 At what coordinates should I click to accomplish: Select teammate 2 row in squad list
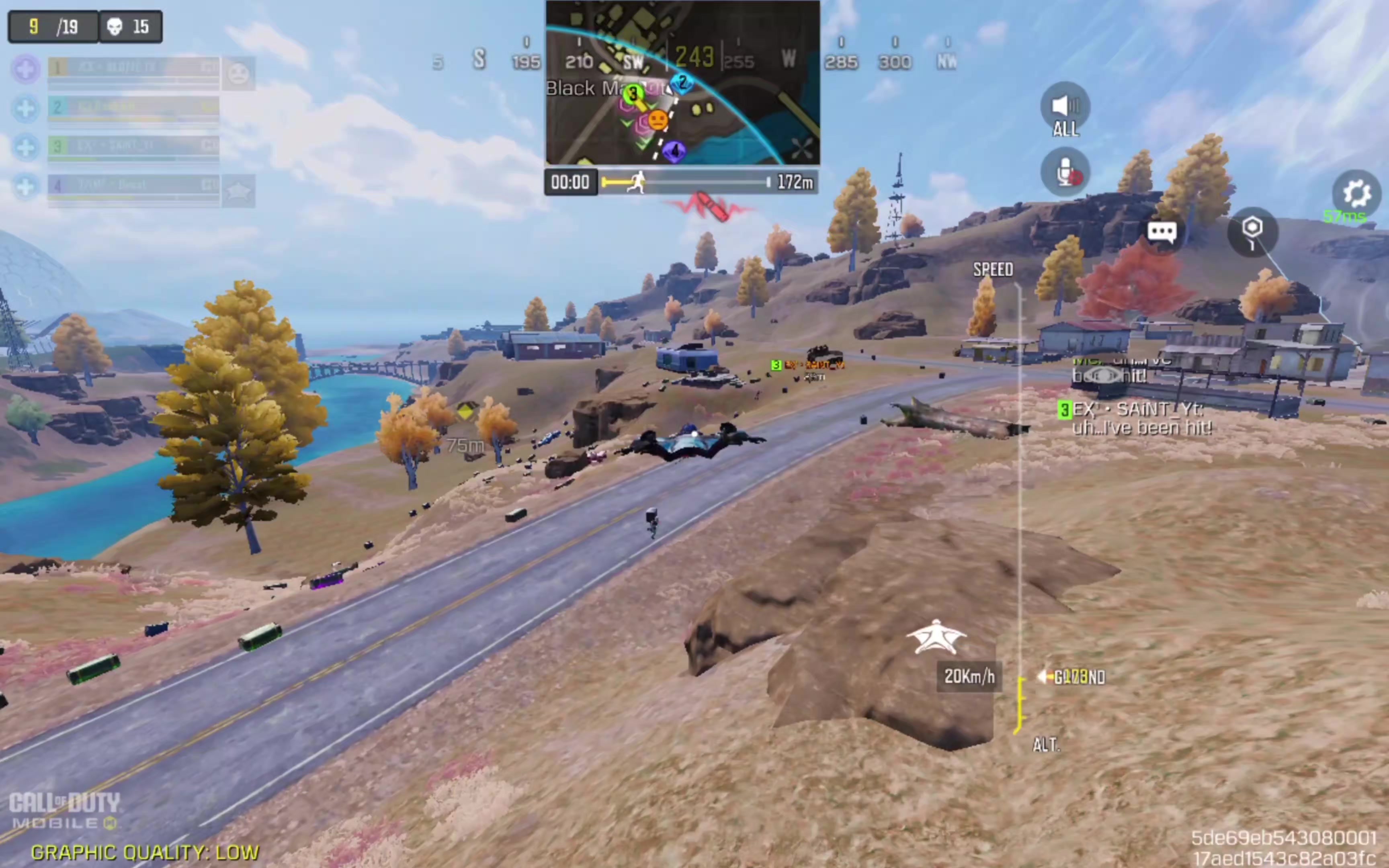coord(133,108)
